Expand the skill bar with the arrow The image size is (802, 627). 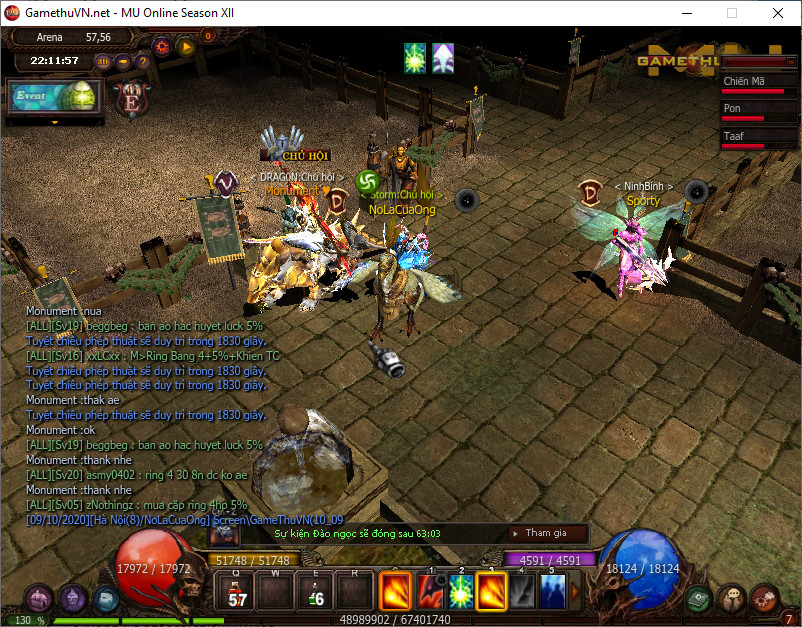tap(574, 591)
